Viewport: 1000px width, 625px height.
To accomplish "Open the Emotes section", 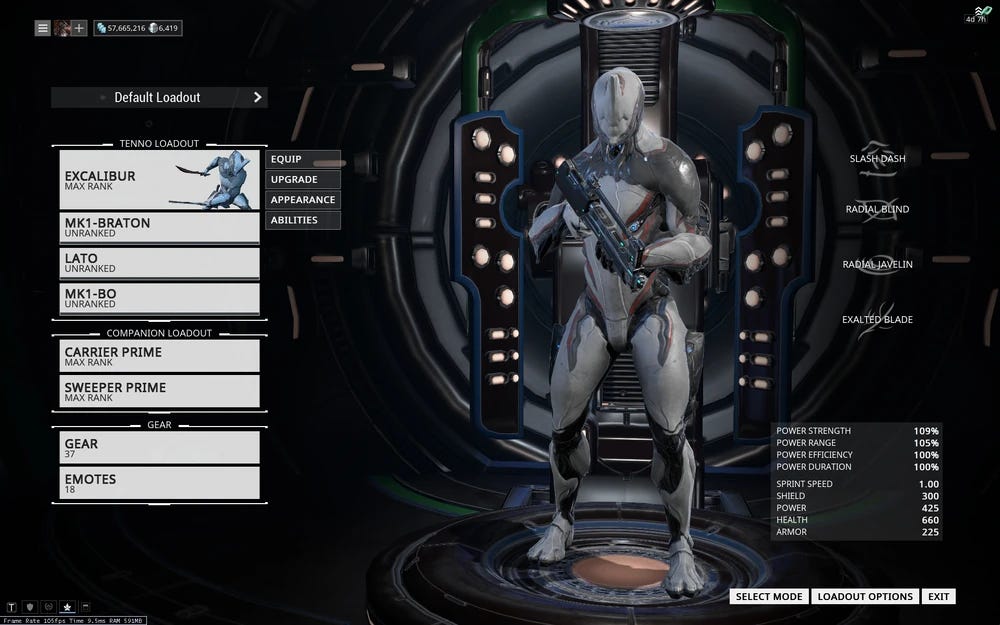I will point(159,483).
